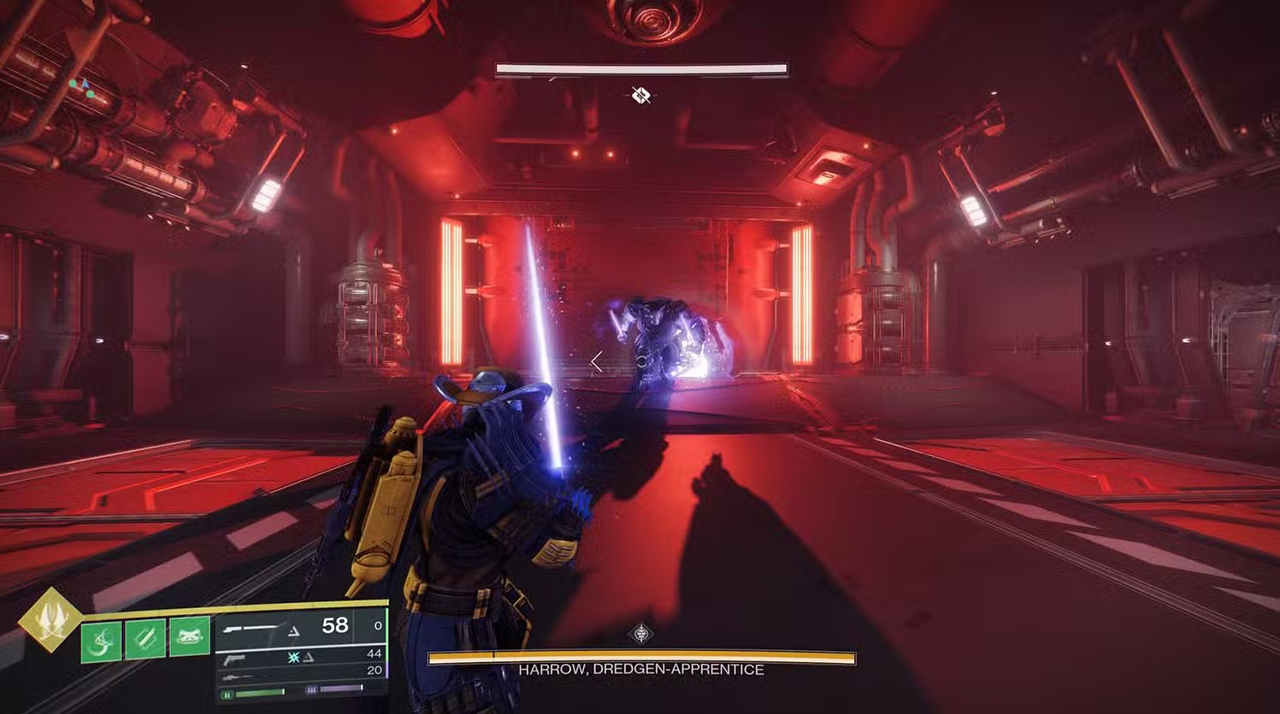Image resolution: width=1280 pixels, height=714 pixels.
Task: Use the green class ability icon
Action: (189, 637)
